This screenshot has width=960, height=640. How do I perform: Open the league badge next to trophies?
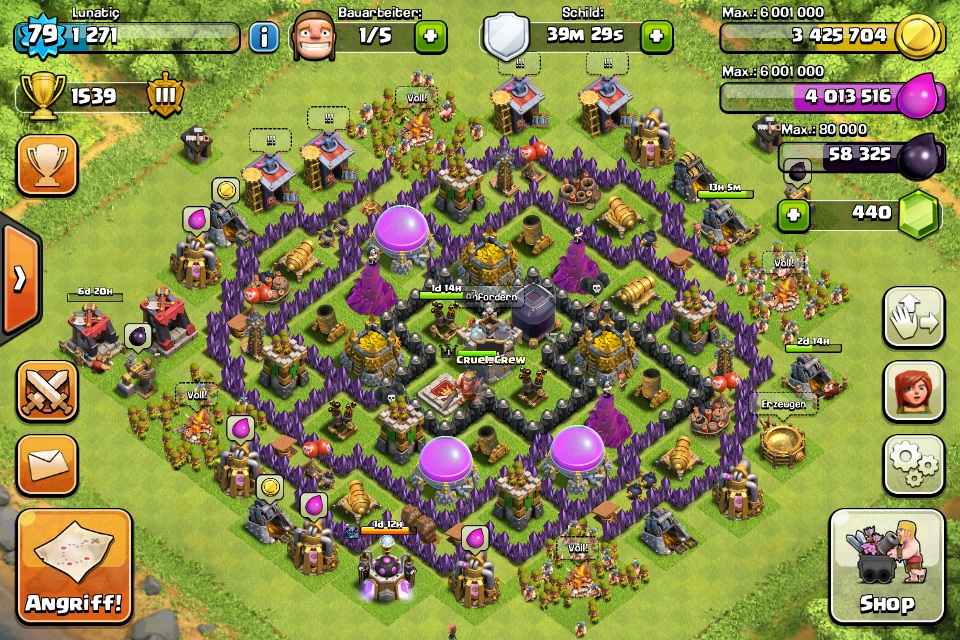click(165, 97)
